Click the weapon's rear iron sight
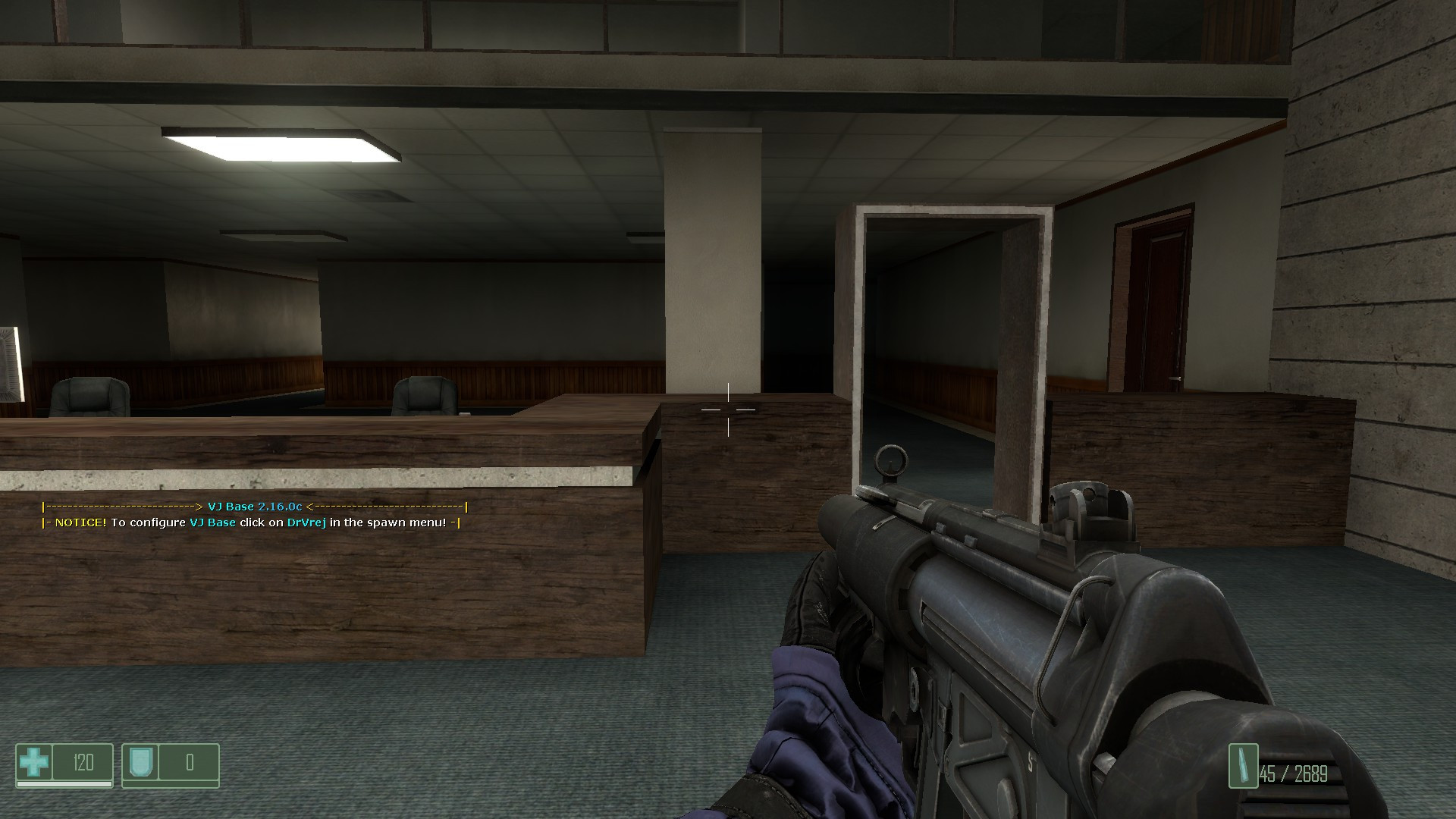 pos(1090,504)
